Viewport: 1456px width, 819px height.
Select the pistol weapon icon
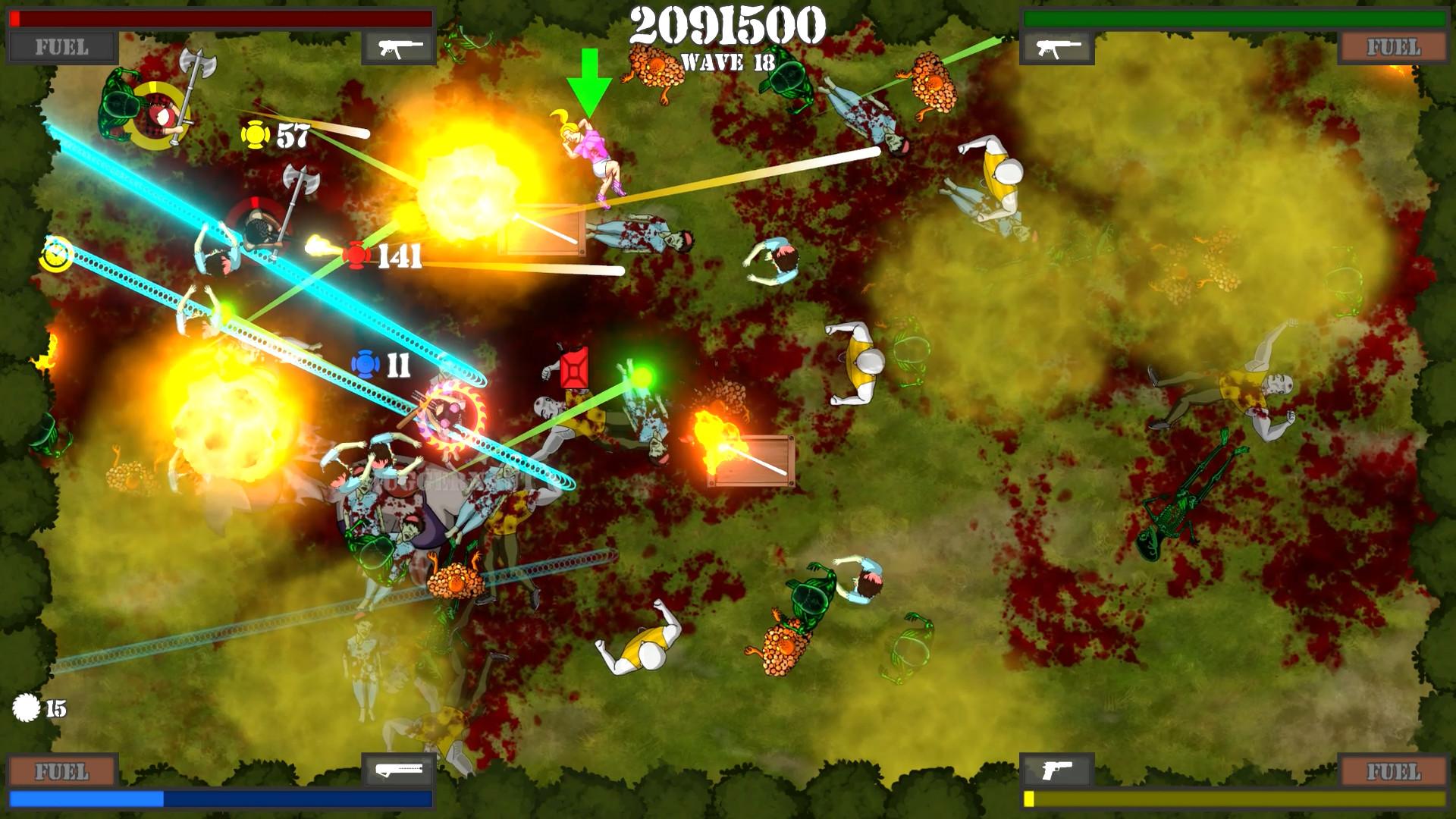point(1056,771)
